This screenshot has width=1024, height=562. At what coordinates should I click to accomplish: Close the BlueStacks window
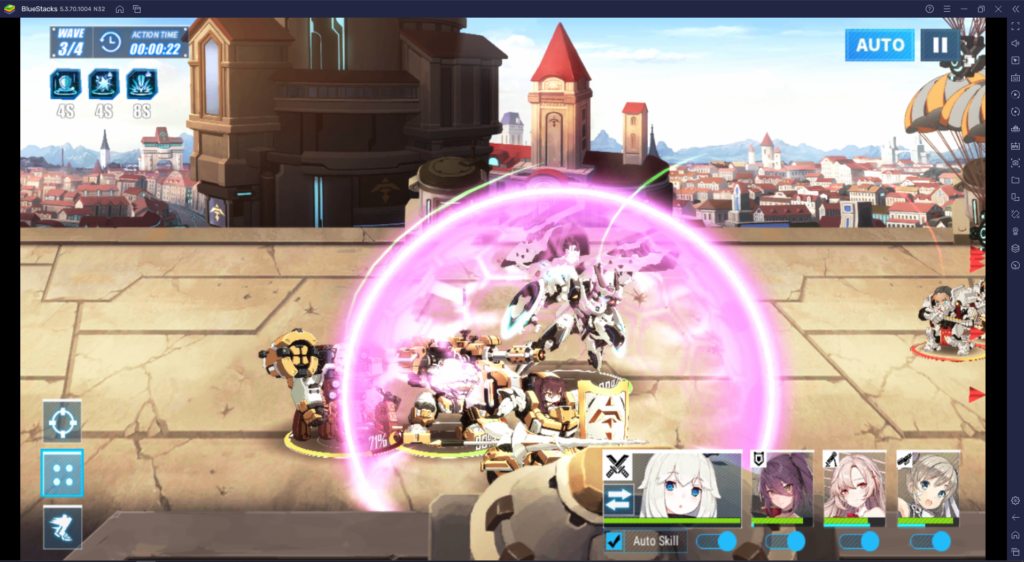point(1003,9)
